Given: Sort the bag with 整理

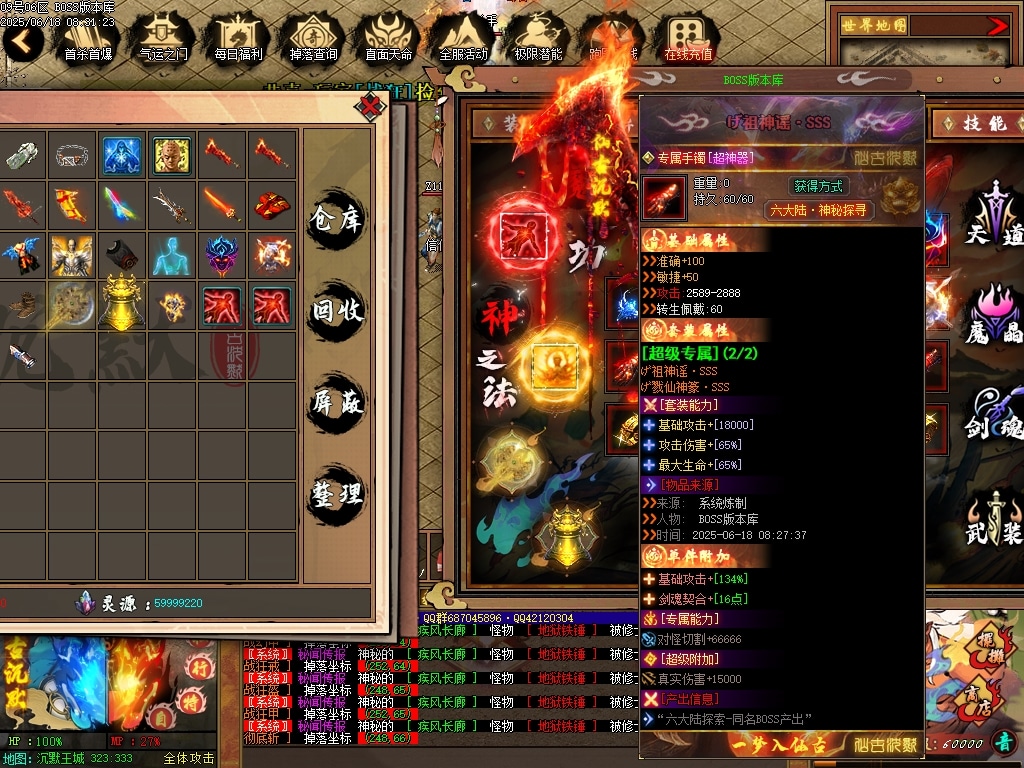Looking at the screenshot, I should pos(336,495).
